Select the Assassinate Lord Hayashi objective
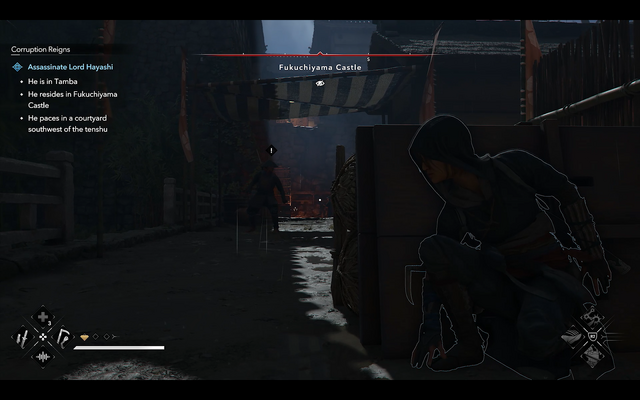 pos(68,67)
